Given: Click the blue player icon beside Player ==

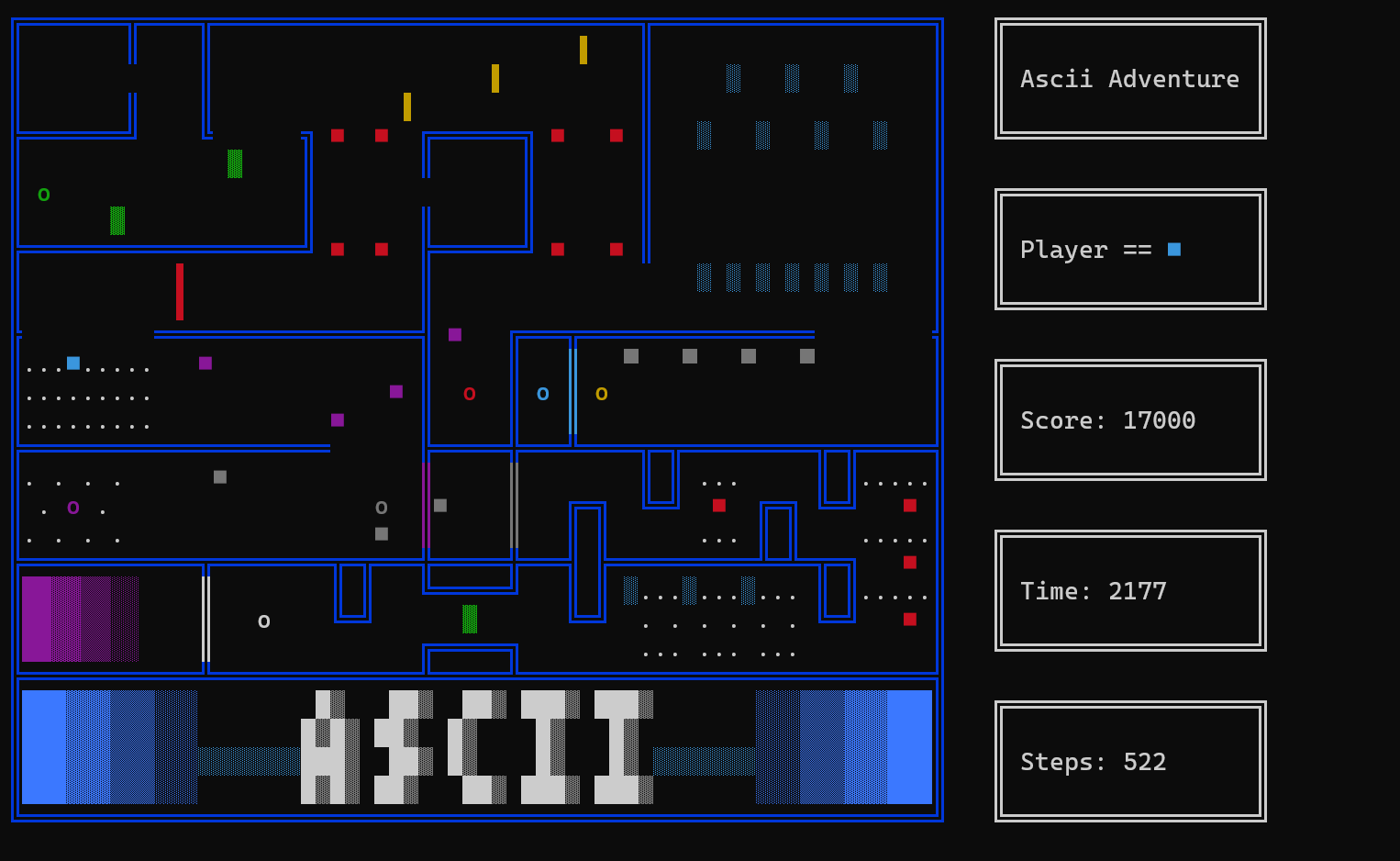Looking at the screenshot, I should 1174,249.
